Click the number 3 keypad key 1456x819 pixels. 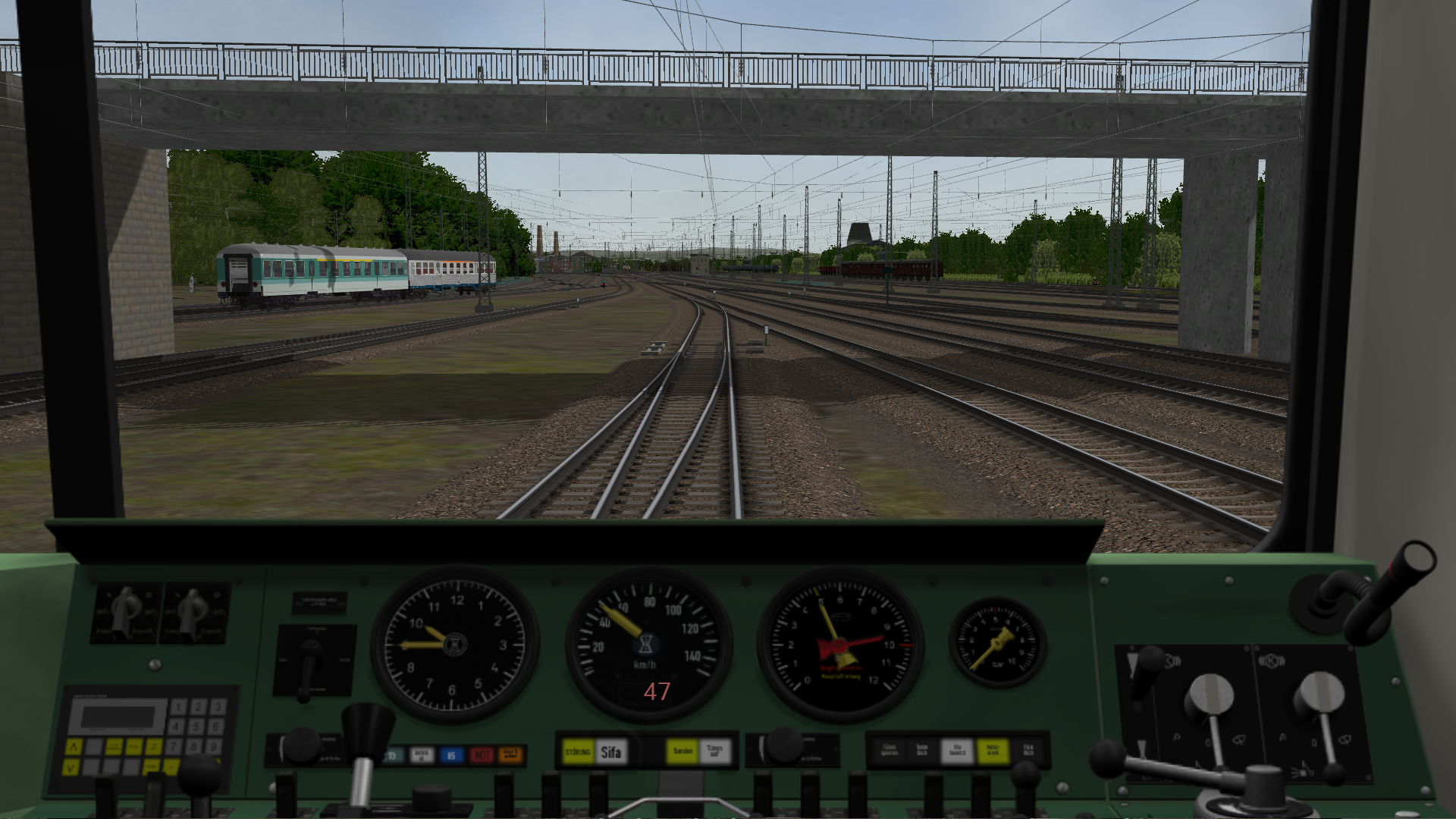click(x=216, y=708)
